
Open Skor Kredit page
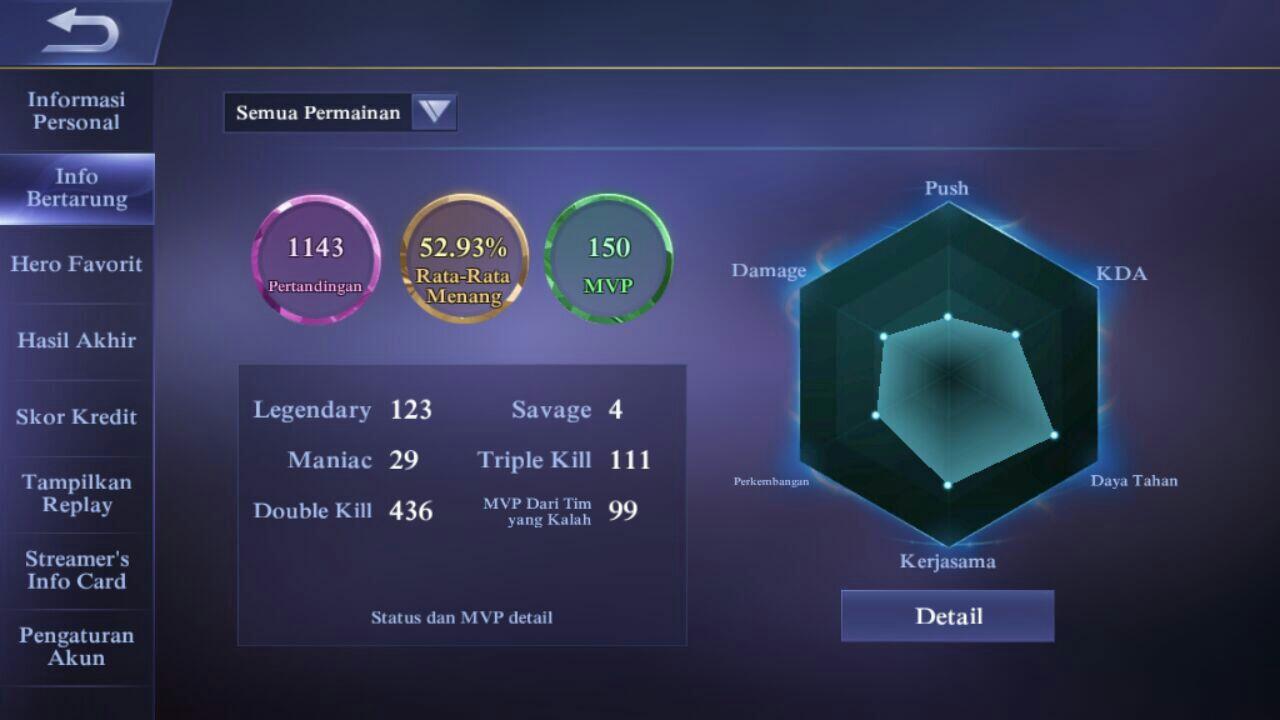pyautogui.click(x=77, y=417)
